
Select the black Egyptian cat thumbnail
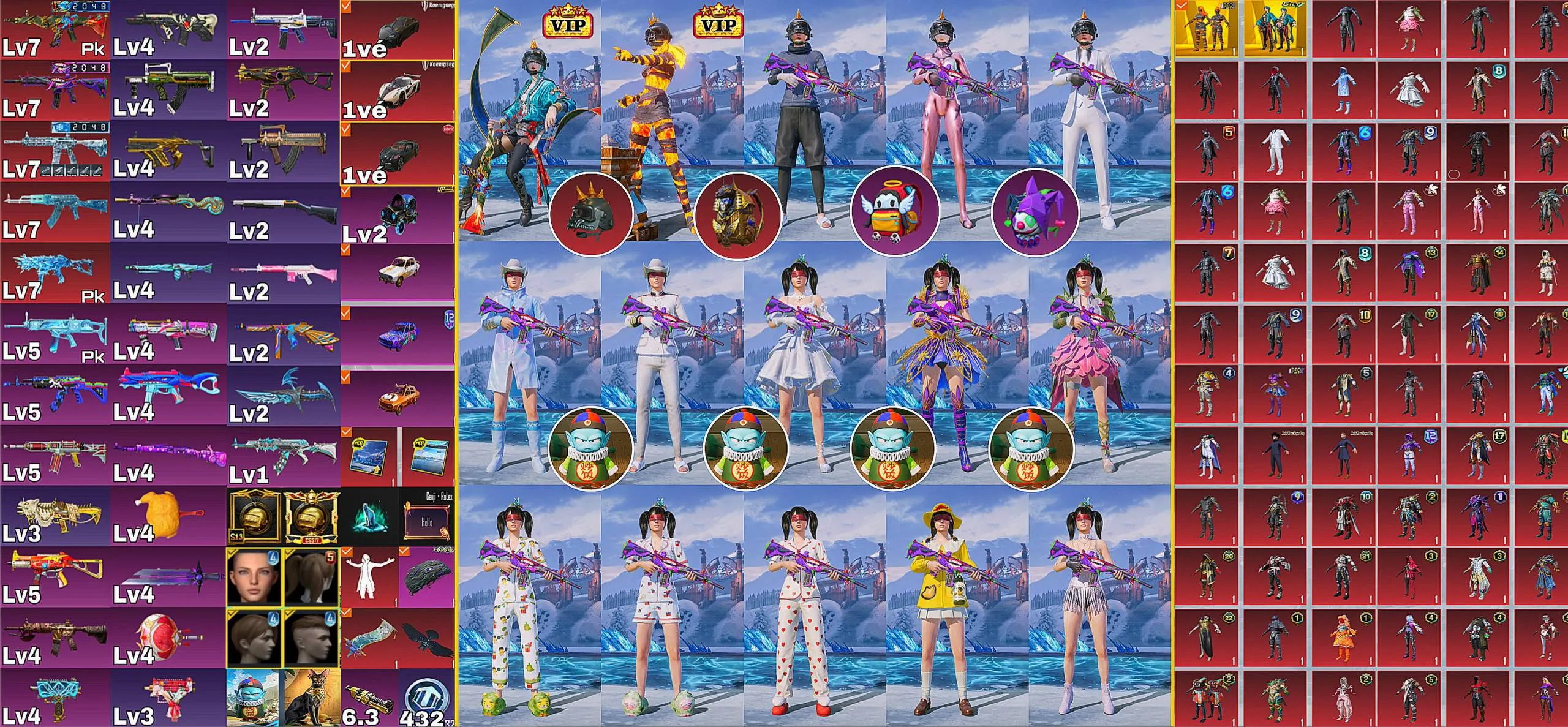pos(311,697)
